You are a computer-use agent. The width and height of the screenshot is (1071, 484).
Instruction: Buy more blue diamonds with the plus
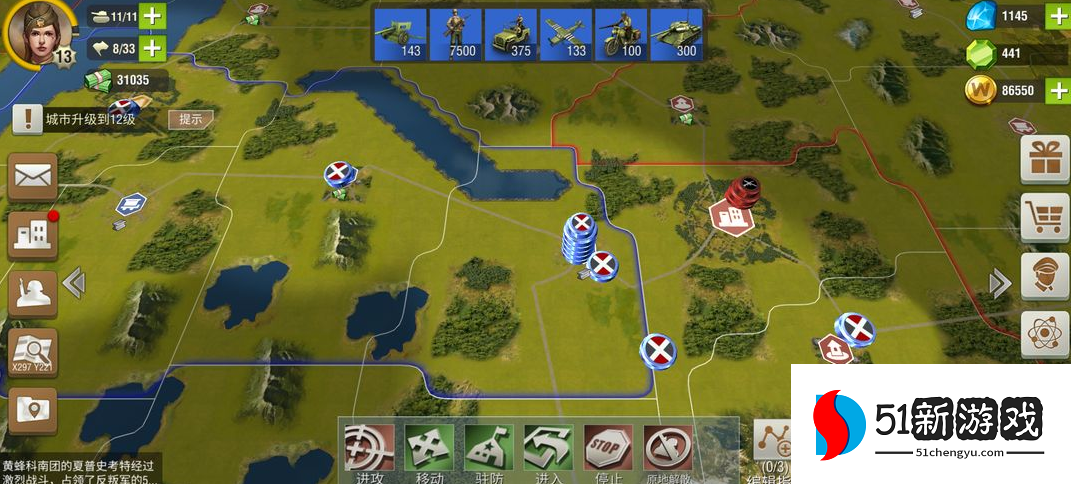(x=1057, y=16)
